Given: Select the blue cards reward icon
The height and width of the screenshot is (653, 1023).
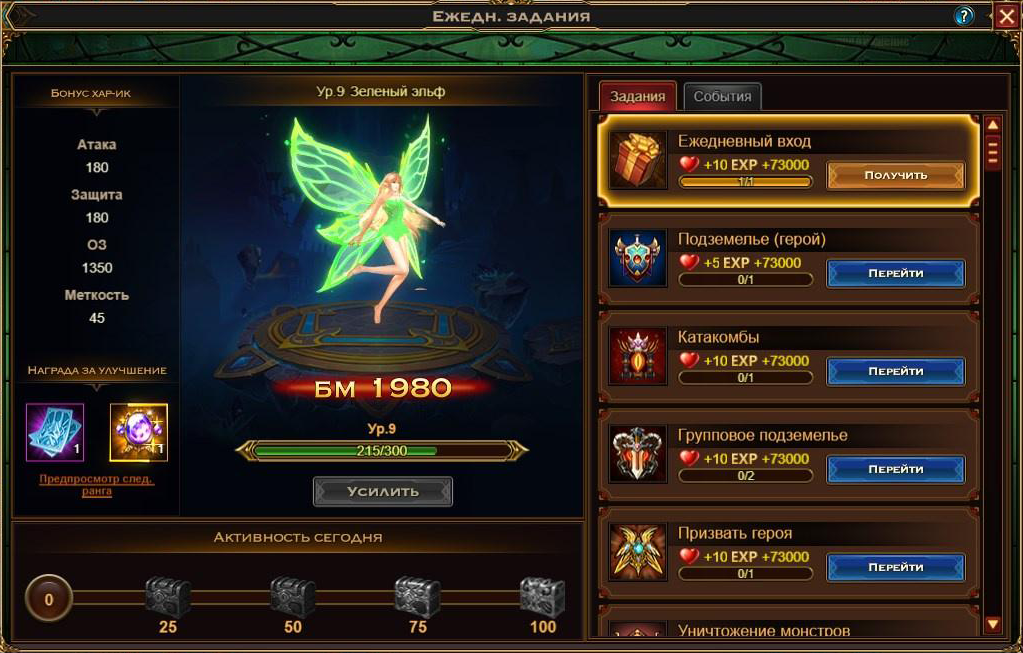Looking at the screenshot, I should pos(55,432).
